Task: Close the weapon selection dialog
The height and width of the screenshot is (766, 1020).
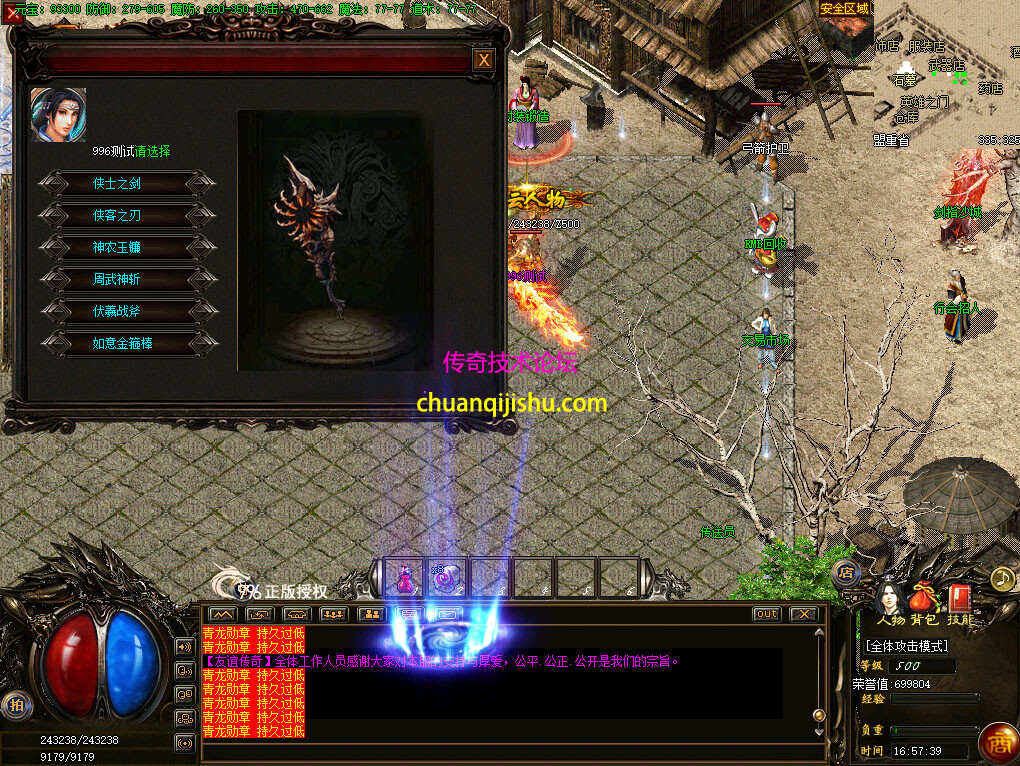Action: 484,60
